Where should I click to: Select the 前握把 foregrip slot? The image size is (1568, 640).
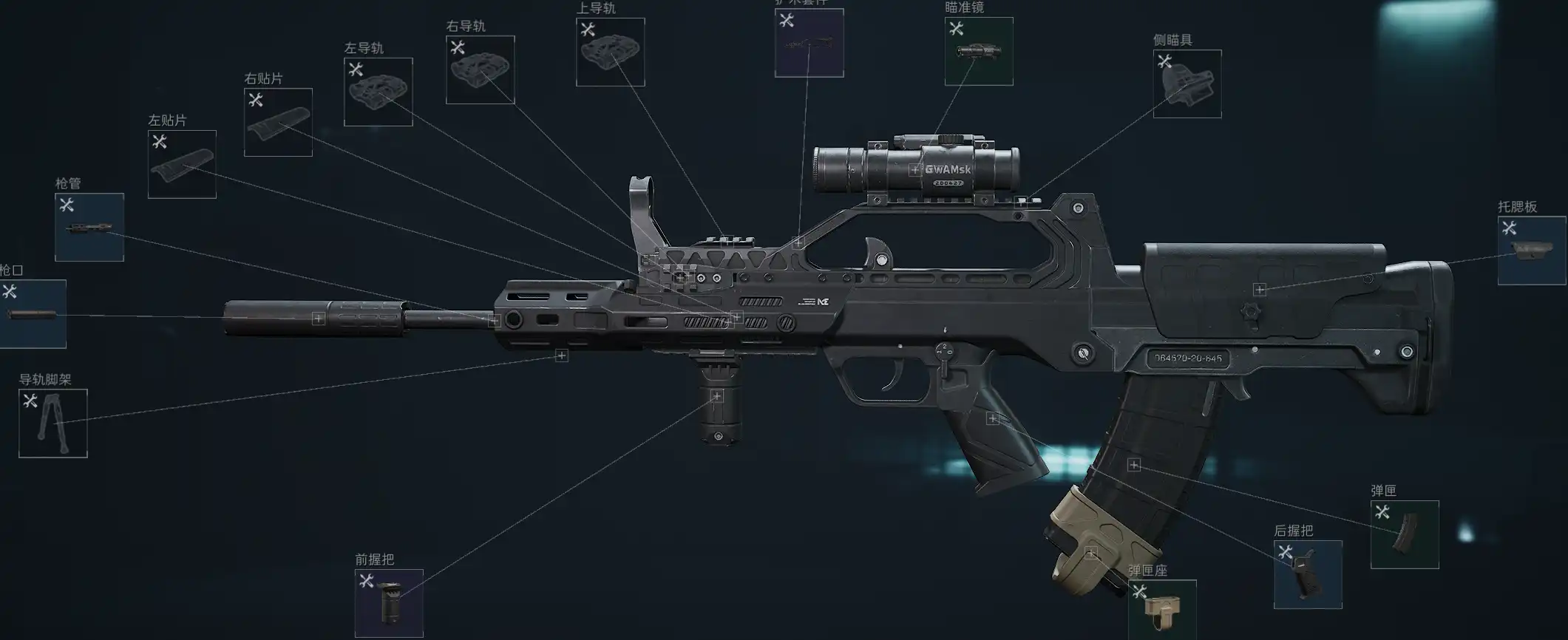(x=389, y=603)
